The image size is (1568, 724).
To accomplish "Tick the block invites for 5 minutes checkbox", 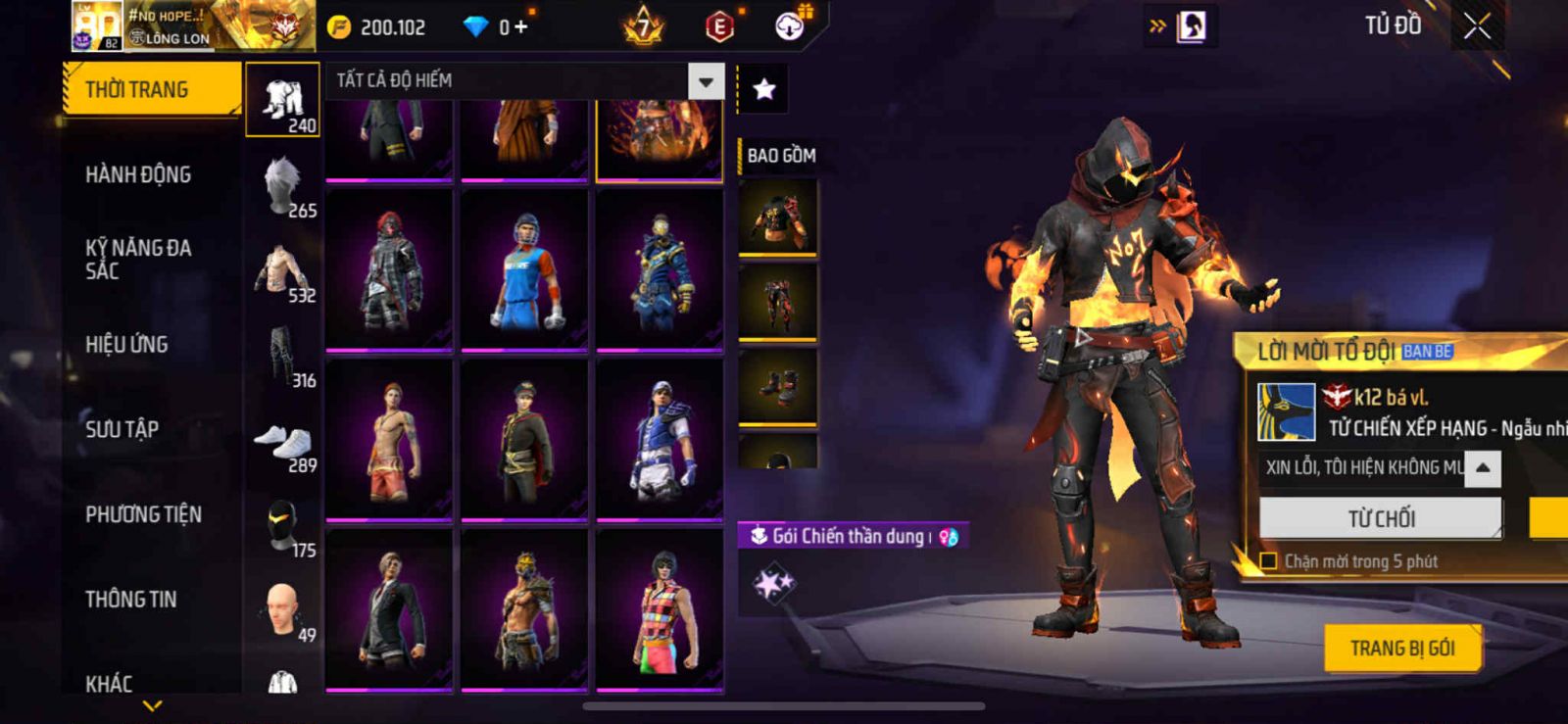I will (x=1268, y=561).
